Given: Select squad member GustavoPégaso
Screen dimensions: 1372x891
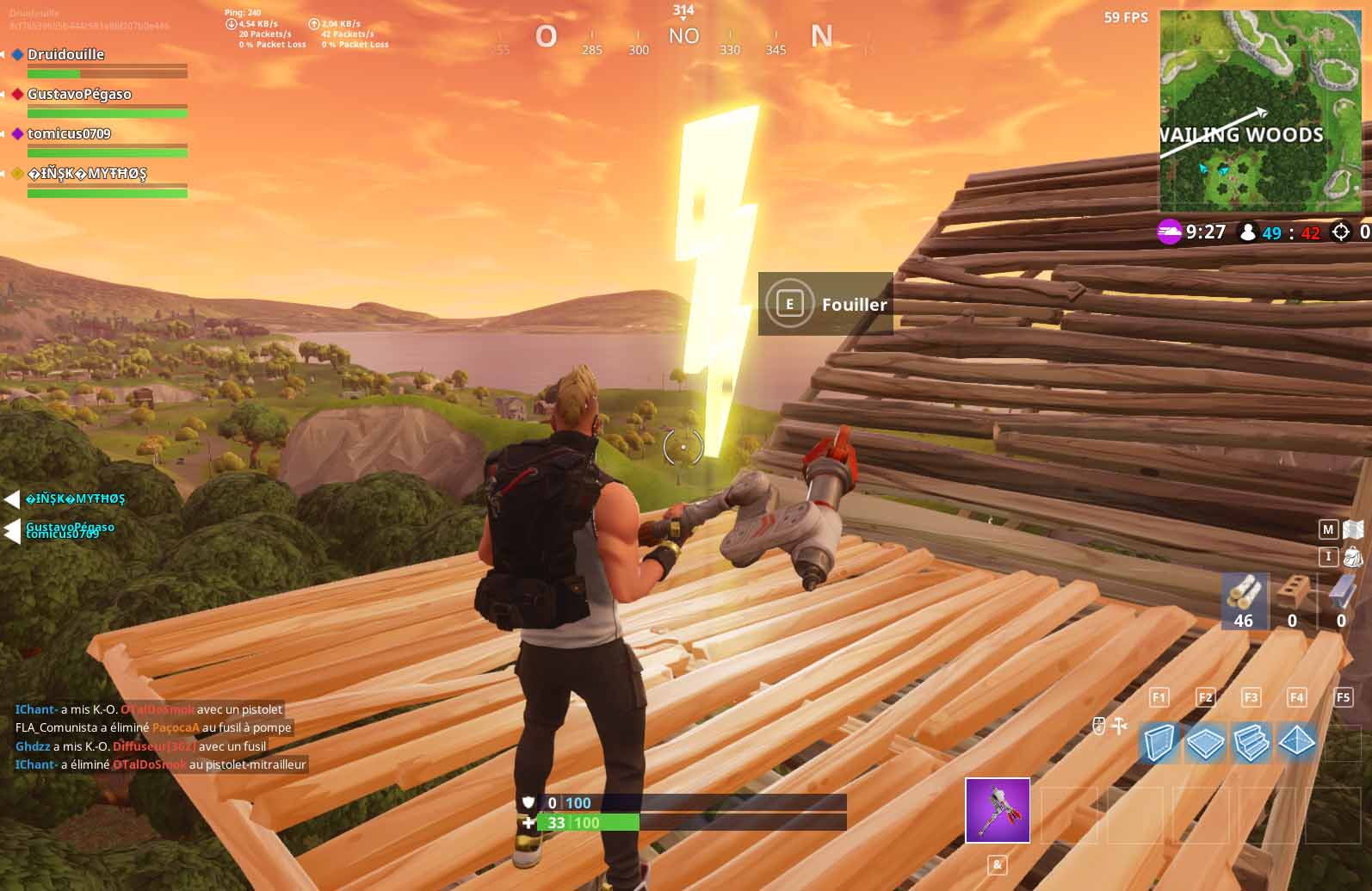Looking at the screenshot, I should pos(79,94).
